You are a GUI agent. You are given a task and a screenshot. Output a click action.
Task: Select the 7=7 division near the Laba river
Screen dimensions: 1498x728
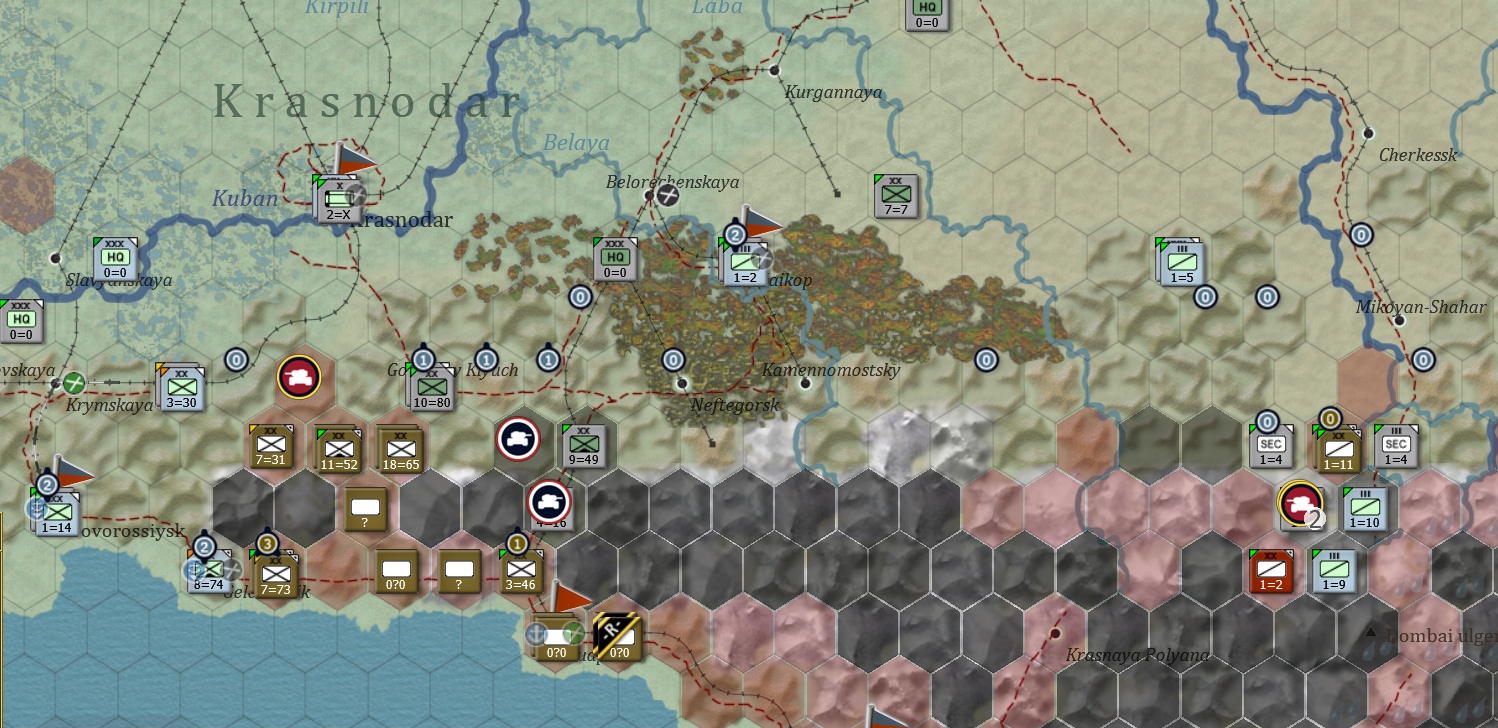(x=896, y=194)
